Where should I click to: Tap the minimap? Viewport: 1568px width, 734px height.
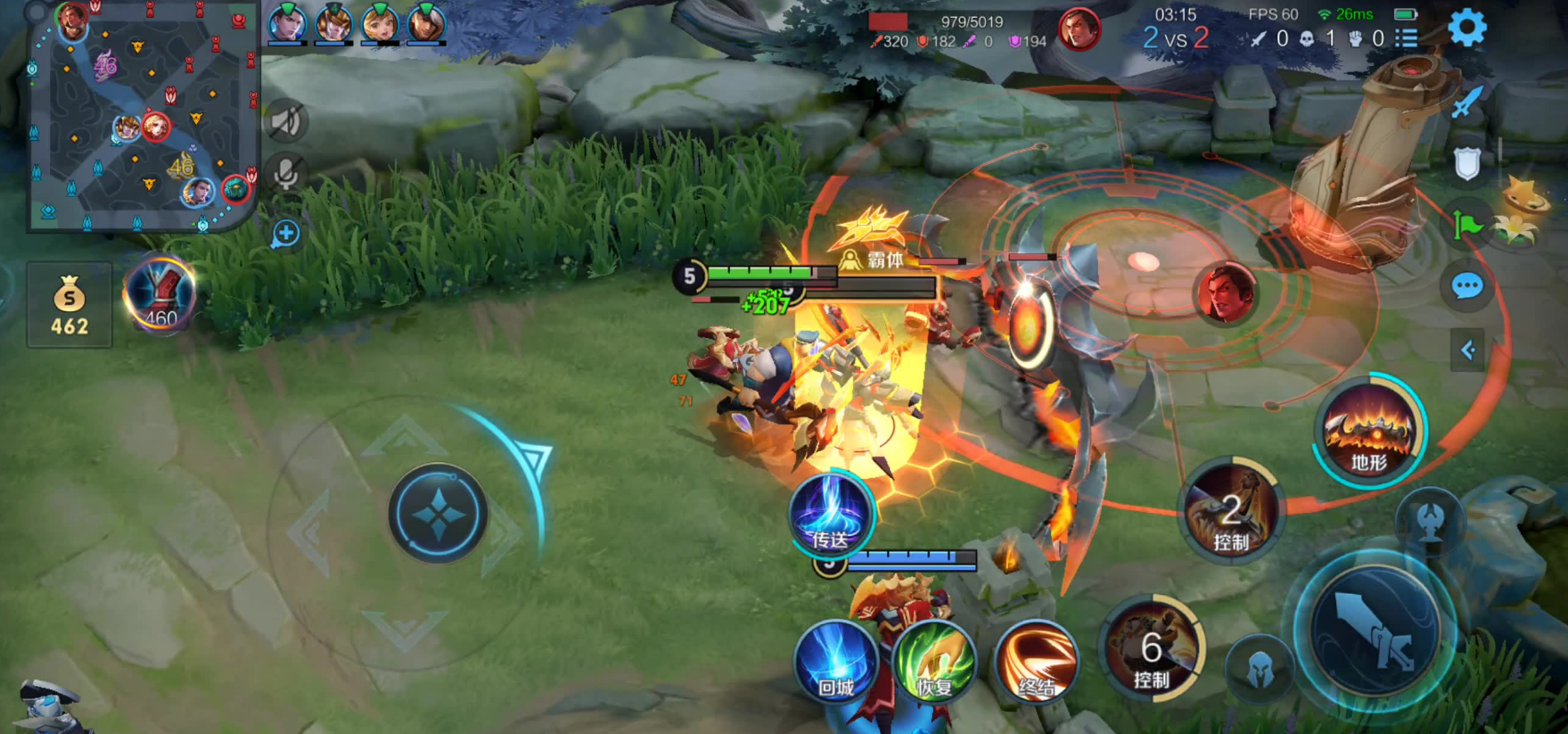point(143,118)
